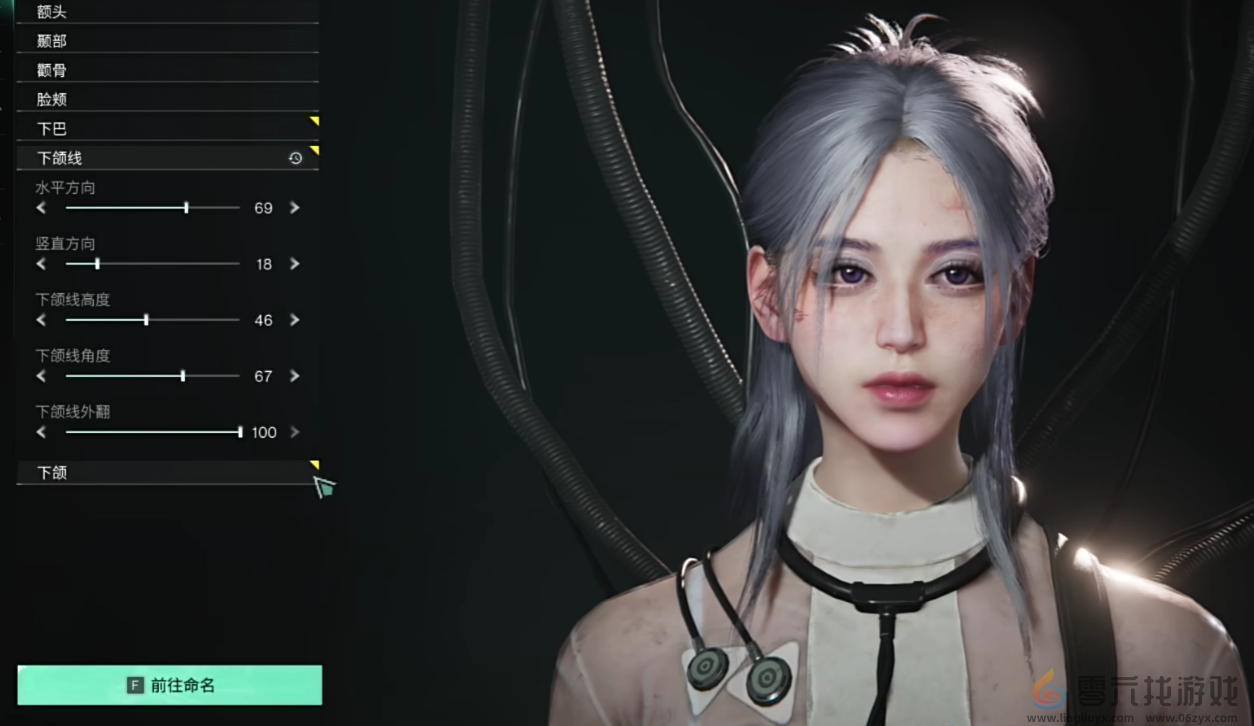The height and width of the screenshot is (726, 1254).
Task: Click the 下颌线角度 slider track
Action: pos(152,376)
